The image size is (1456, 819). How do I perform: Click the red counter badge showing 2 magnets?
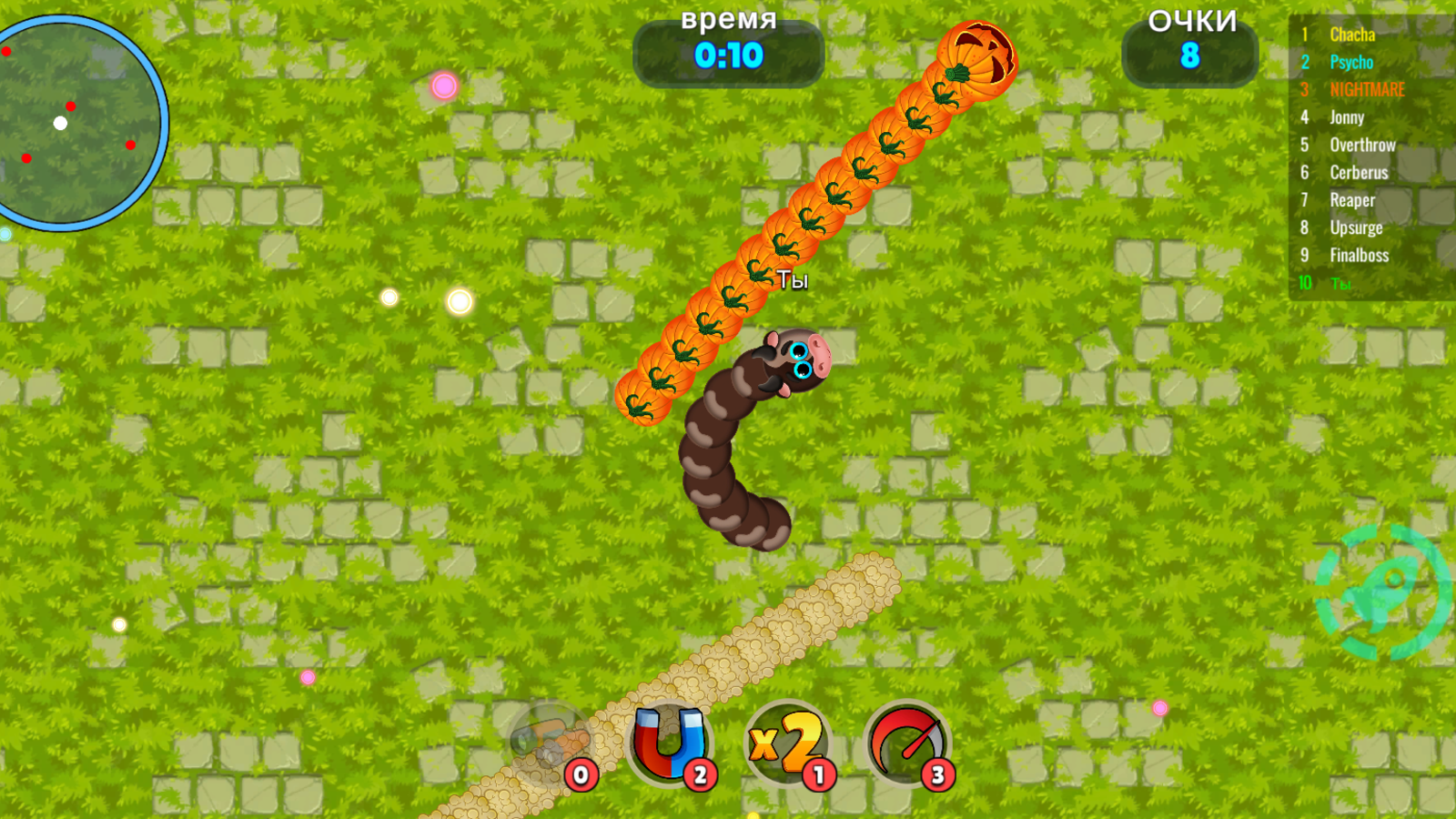698,775
